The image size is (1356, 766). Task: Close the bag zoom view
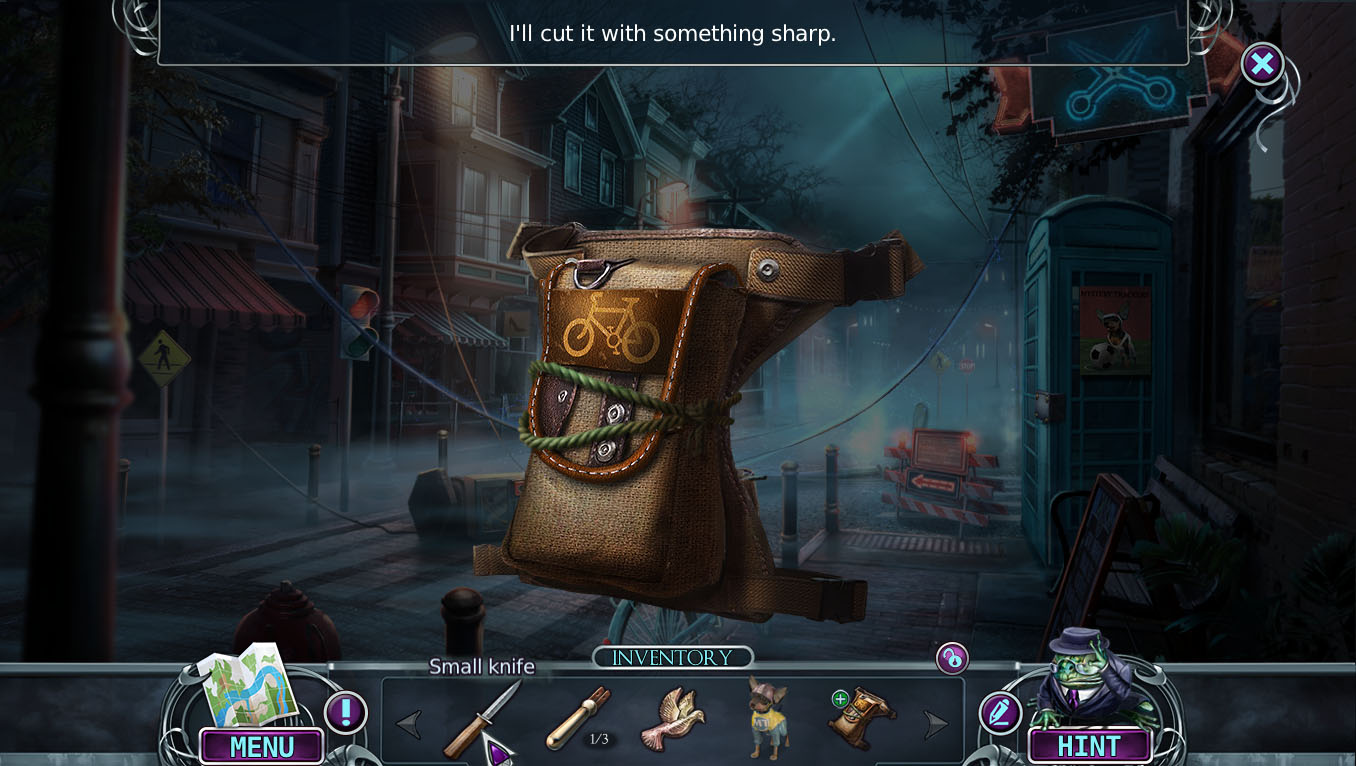pos(1262,65)
